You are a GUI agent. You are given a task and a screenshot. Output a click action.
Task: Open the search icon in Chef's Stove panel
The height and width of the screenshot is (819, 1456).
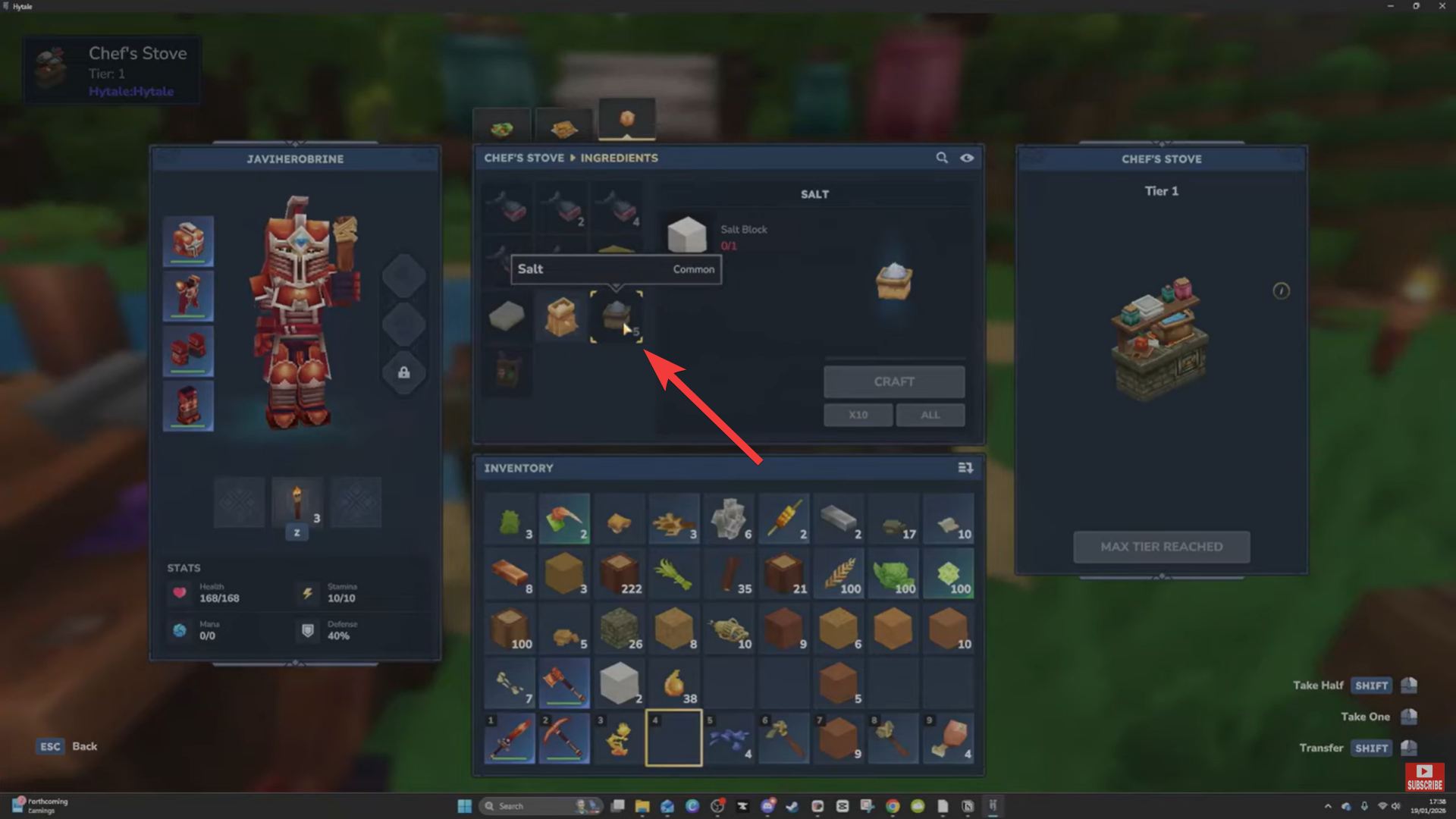tap(941, 158)
